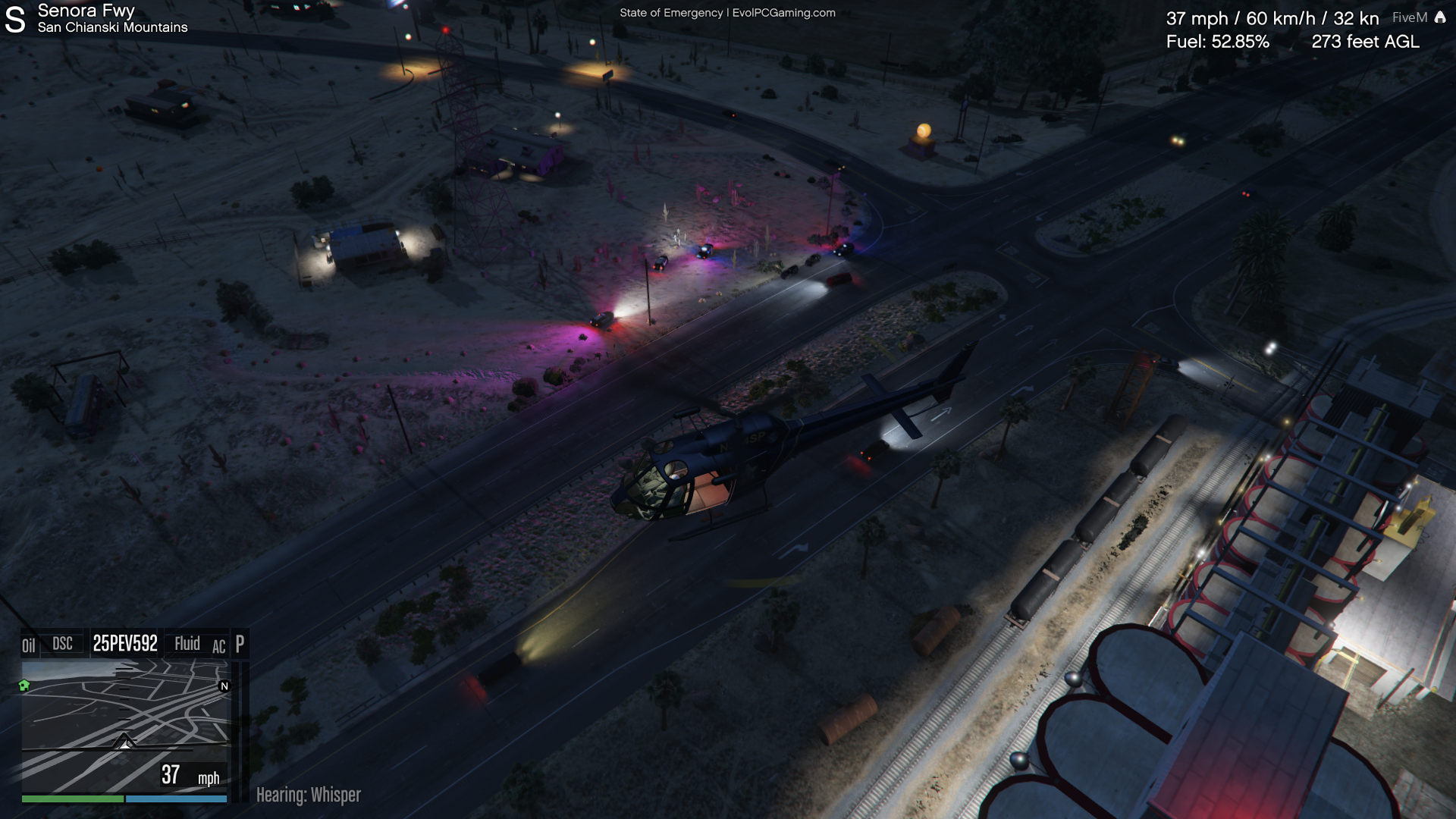Click the Fluid status indicator
Viewport: 1456px width, 819px height.
tap(187, 644)
